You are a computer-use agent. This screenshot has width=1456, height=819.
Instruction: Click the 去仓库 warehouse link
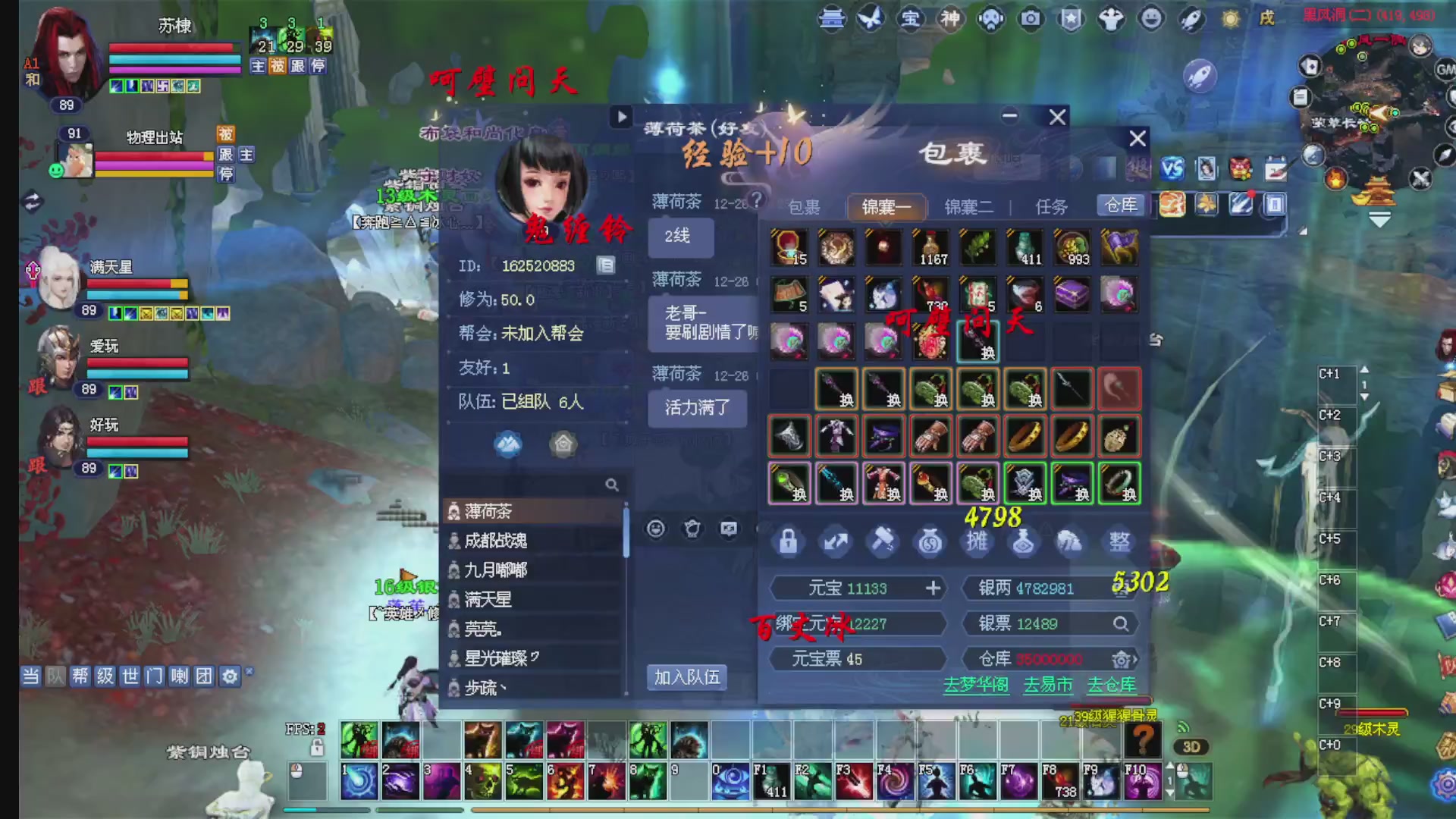[x=1111, y=685]
